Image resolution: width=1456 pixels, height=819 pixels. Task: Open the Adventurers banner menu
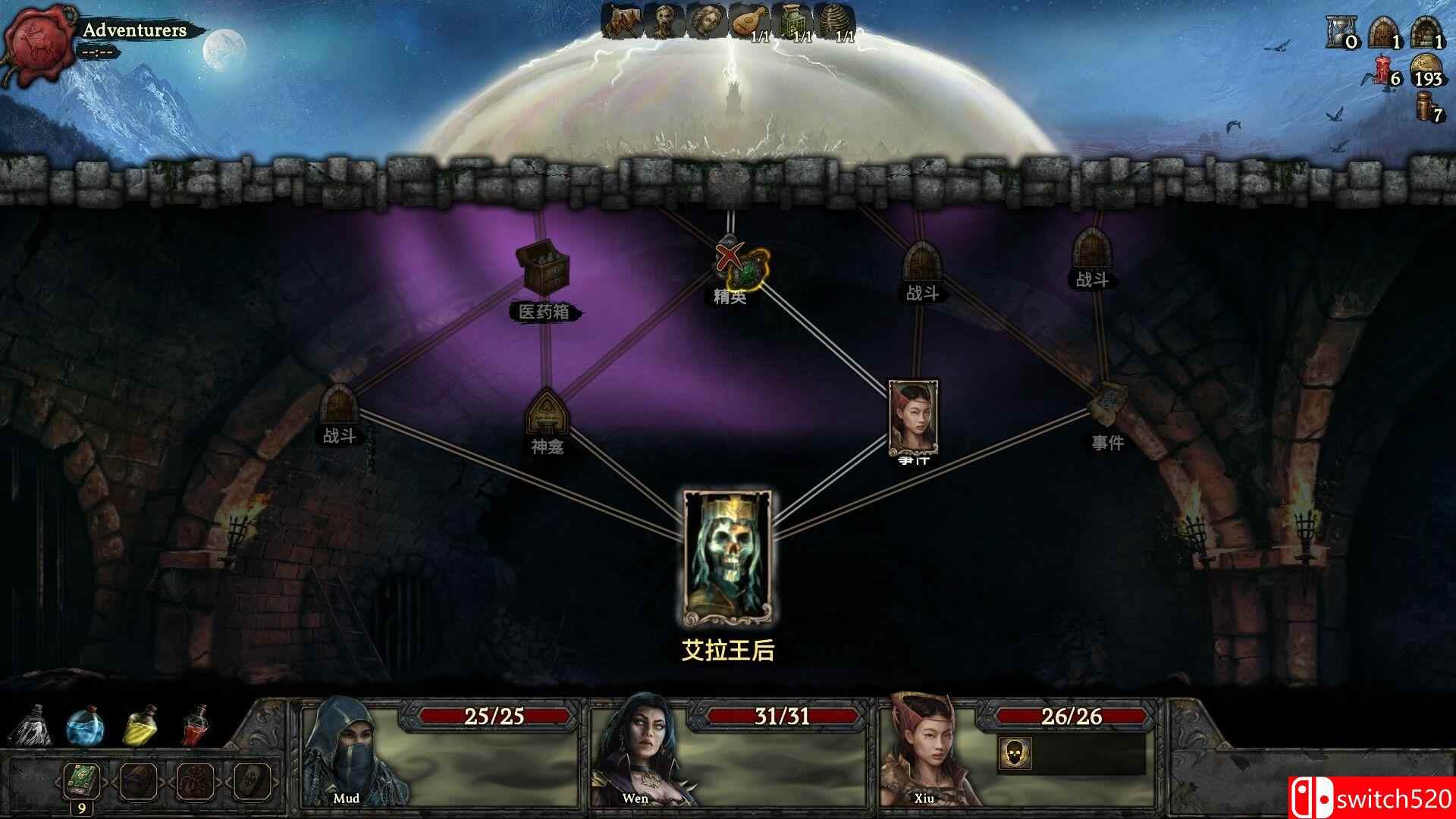click(135, 30)
